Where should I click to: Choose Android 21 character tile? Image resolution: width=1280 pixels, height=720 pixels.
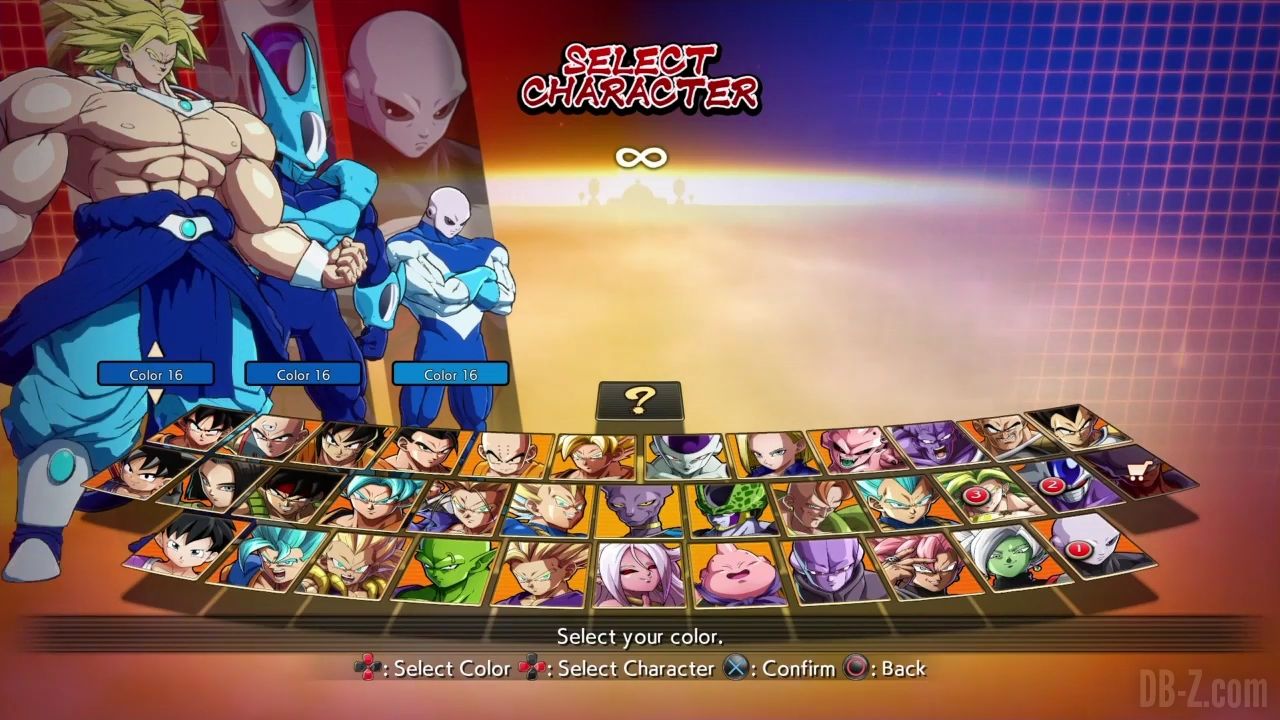click(x=635, y=573)
